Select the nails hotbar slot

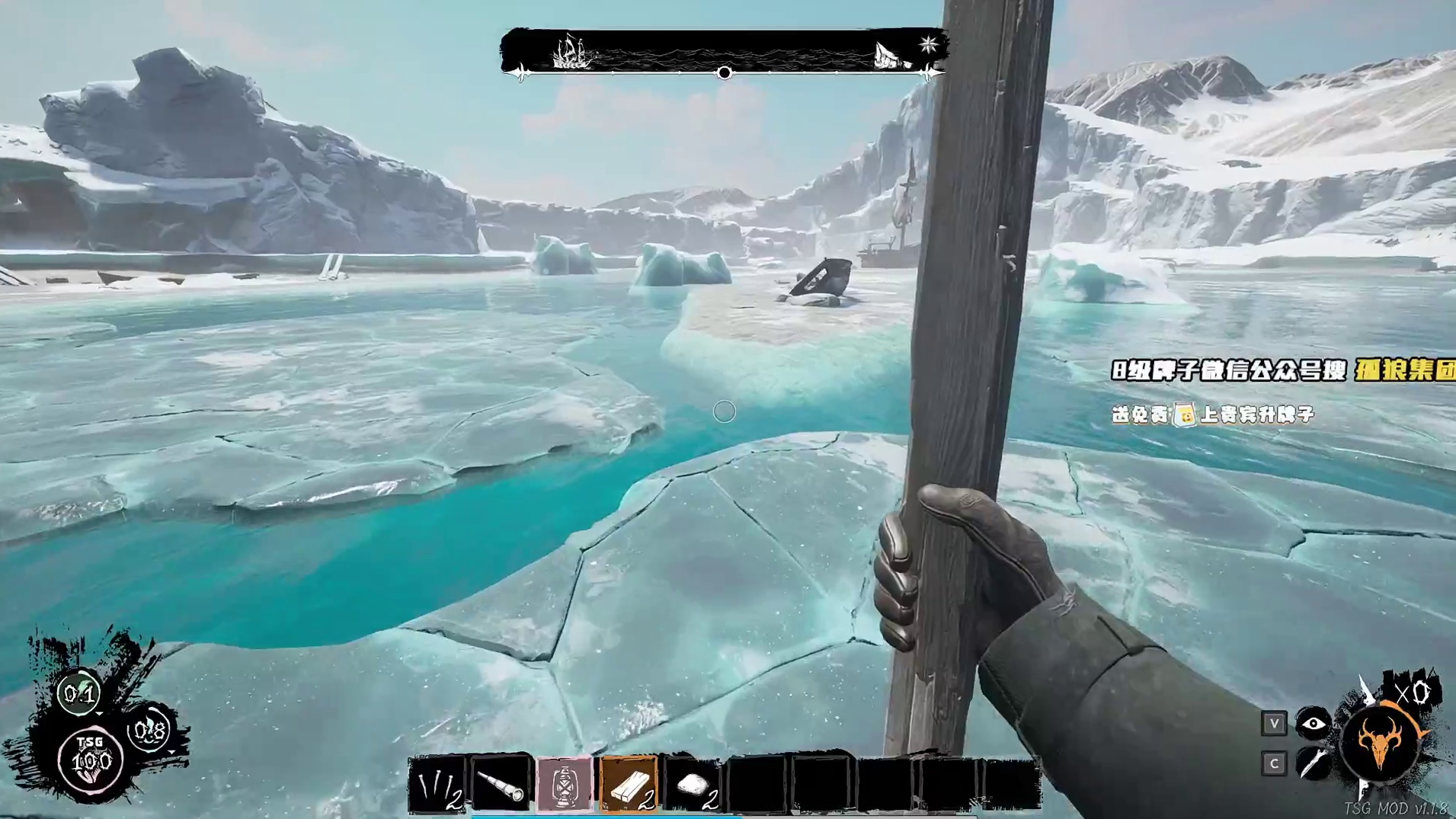pos(437,785)
